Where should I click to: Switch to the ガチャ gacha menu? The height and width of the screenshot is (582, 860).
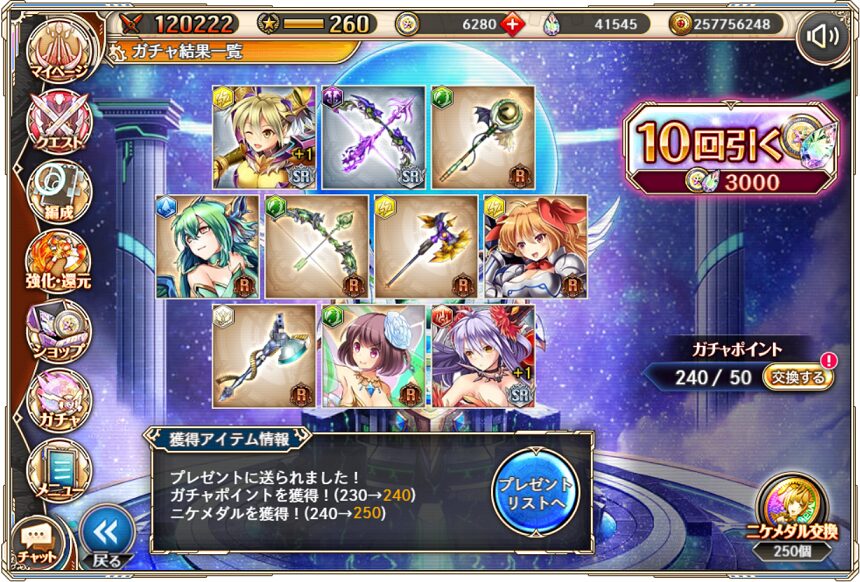[58, 402]
